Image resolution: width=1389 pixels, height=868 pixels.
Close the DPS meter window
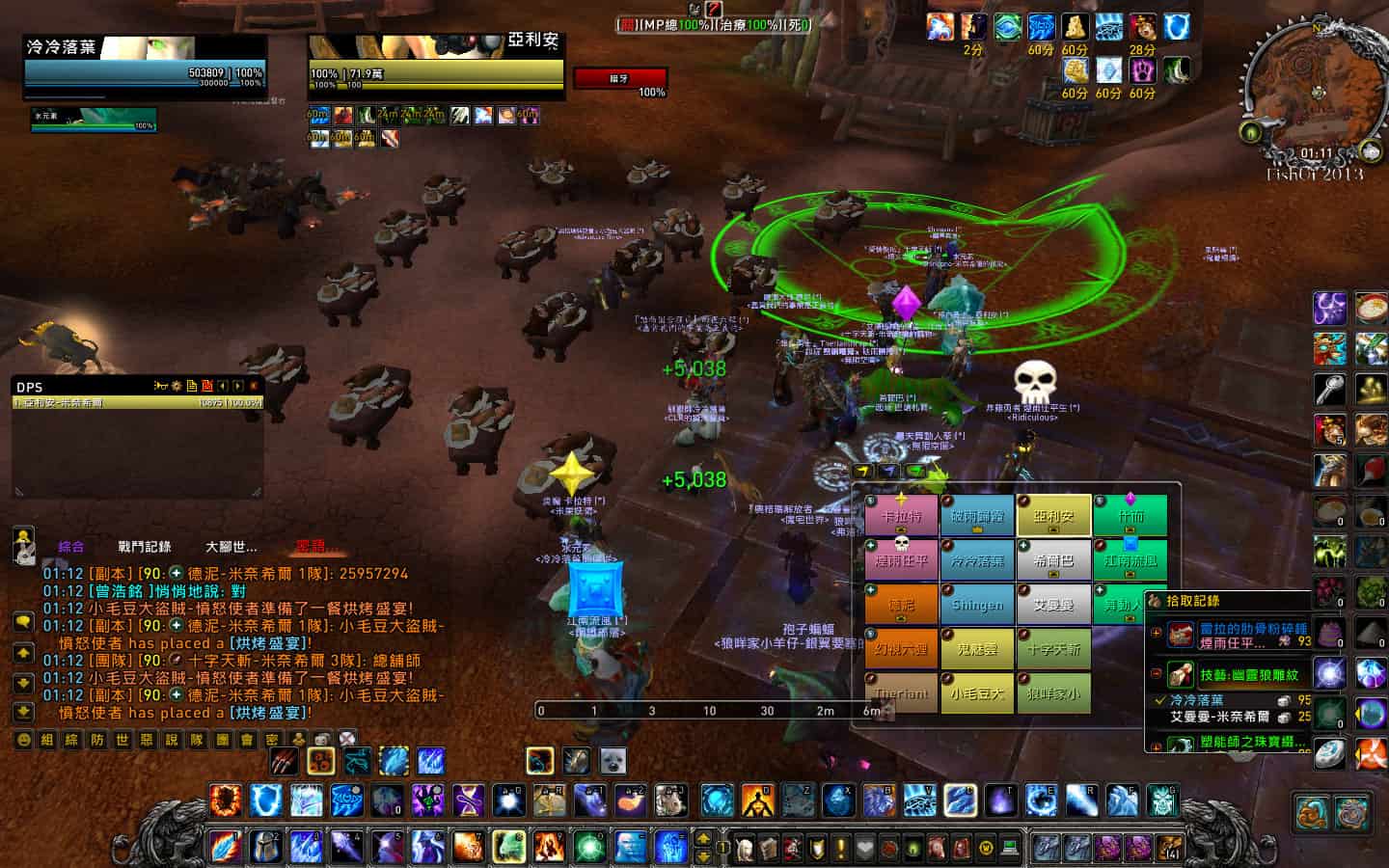(254, 387)
